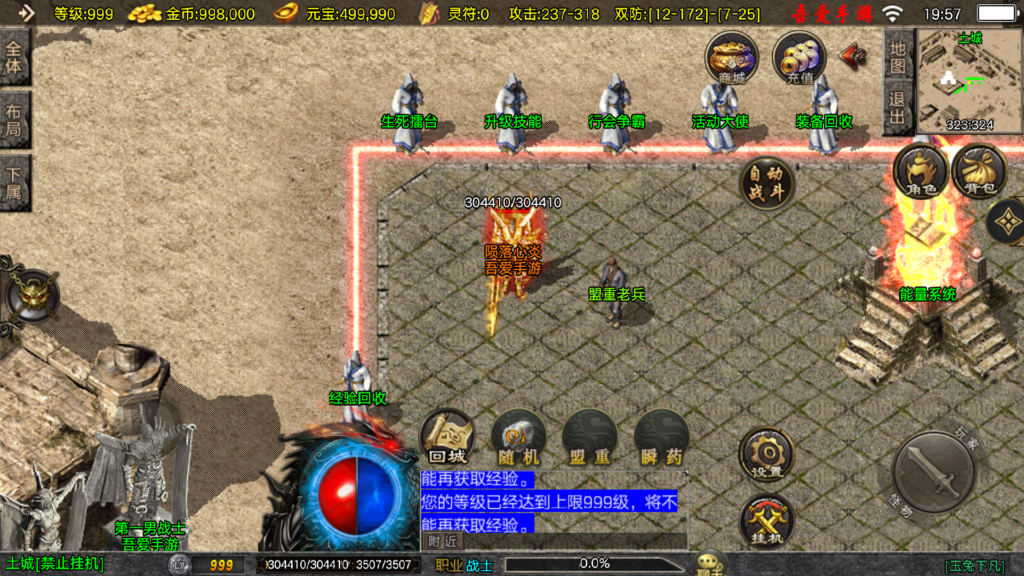Use the 瞬药 instant potion
1024x576 pixels.
661,437
